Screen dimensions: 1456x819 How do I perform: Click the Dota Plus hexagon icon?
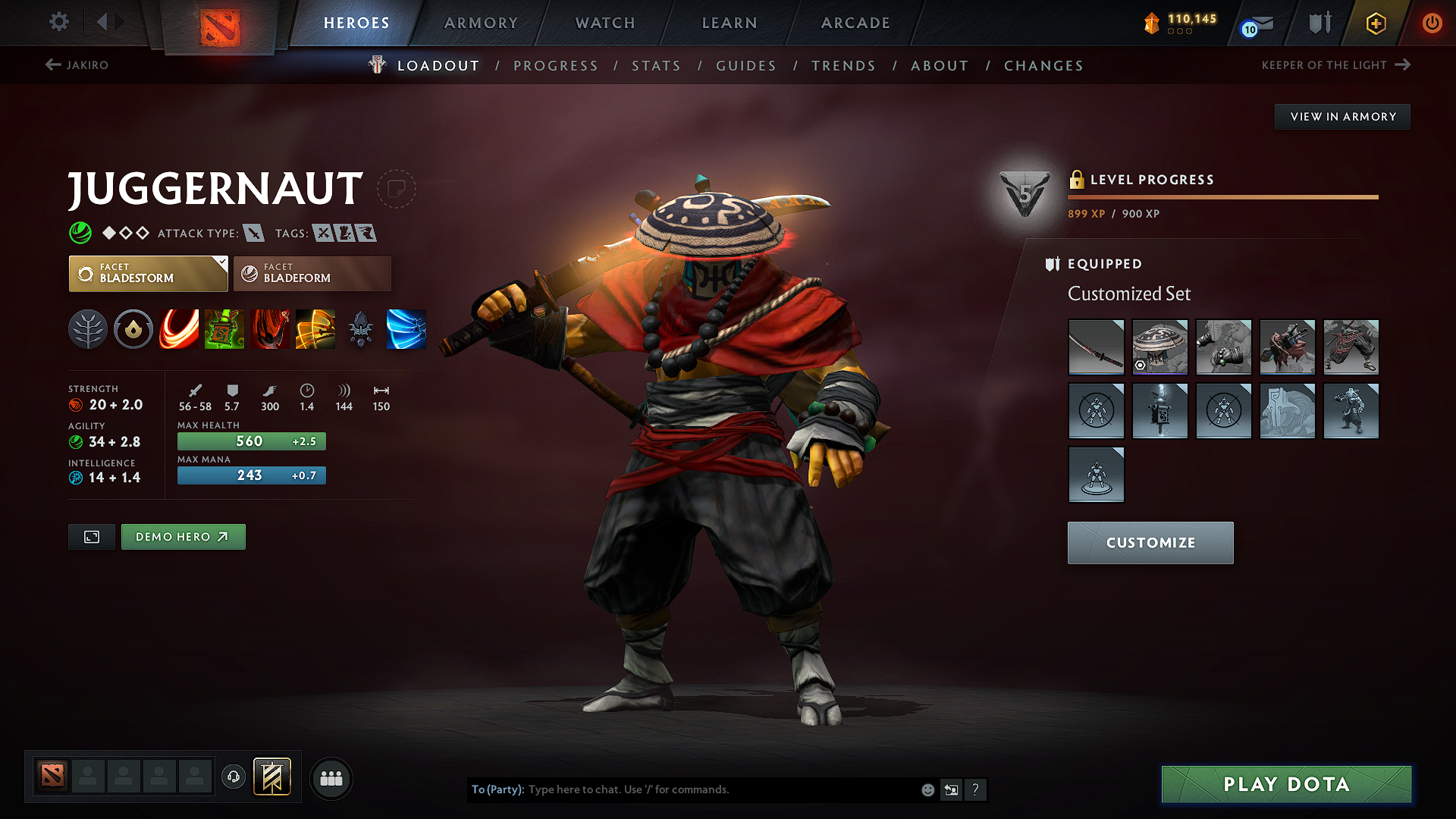point(1375,24)
